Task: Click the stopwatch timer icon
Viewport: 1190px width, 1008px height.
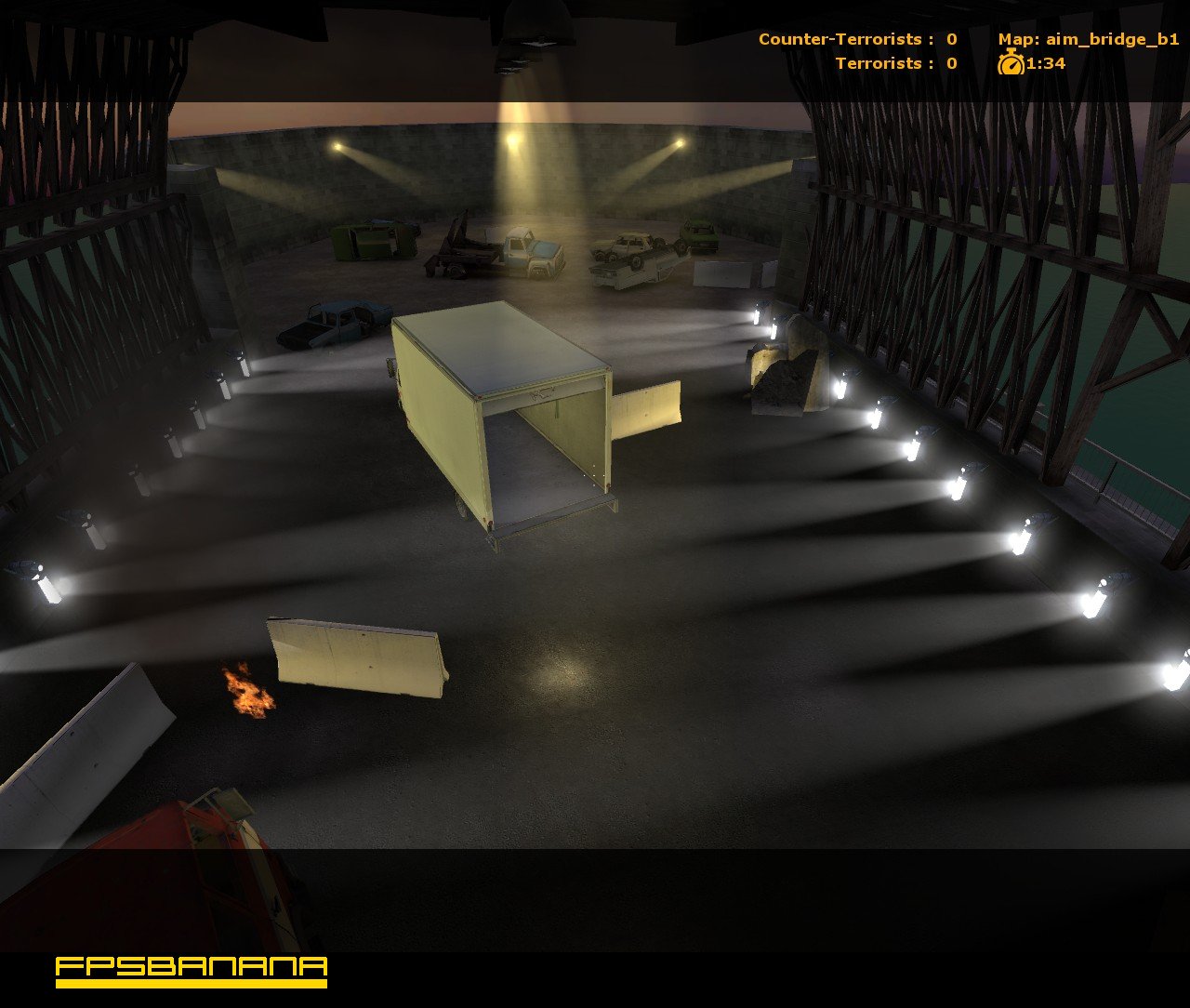Action: pyautogui.click(x=1012, y=65)
